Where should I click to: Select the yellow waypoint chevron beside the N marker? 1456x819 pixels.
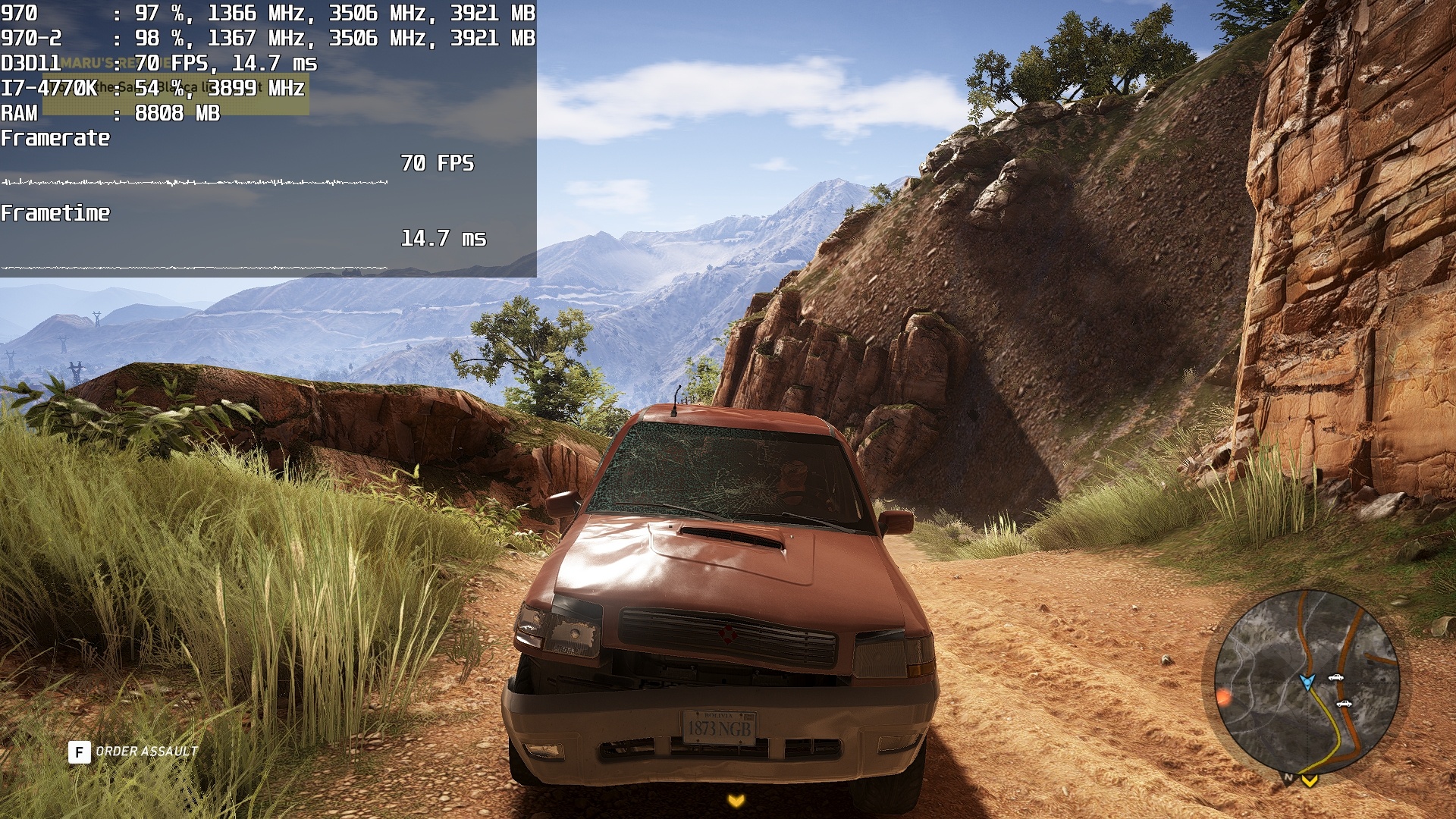click(x=1310, y=780)
